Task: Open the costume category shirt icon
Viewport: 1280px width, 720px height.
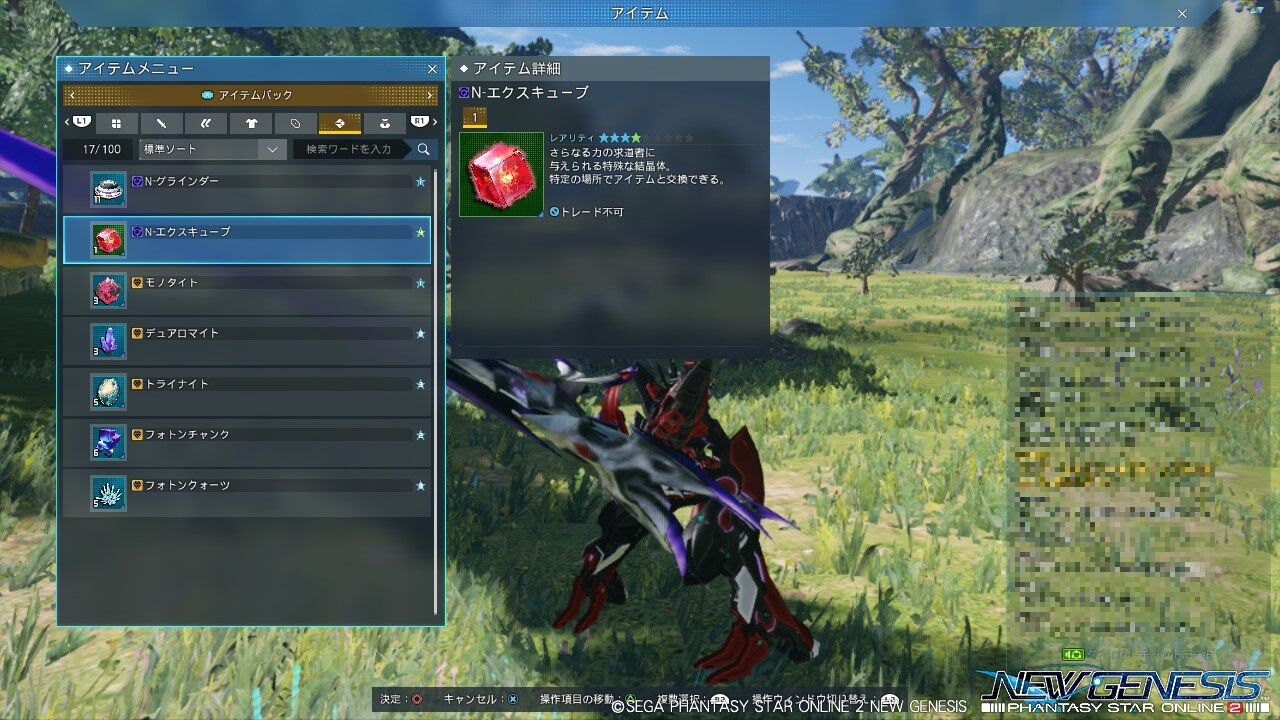Action: click(251, 123)
